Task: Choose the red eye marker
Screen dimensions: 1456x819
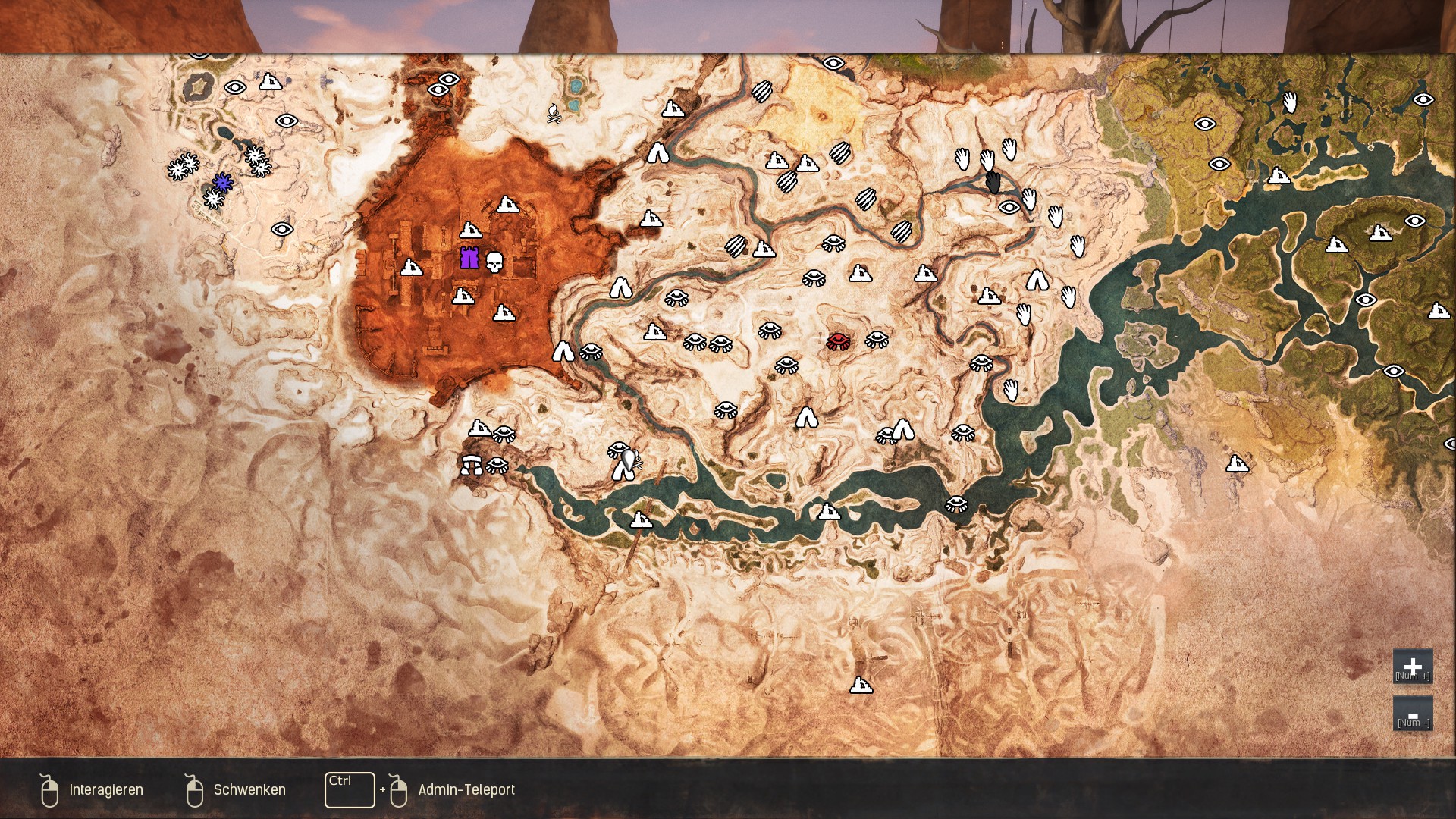Action: tap(838, 341)
